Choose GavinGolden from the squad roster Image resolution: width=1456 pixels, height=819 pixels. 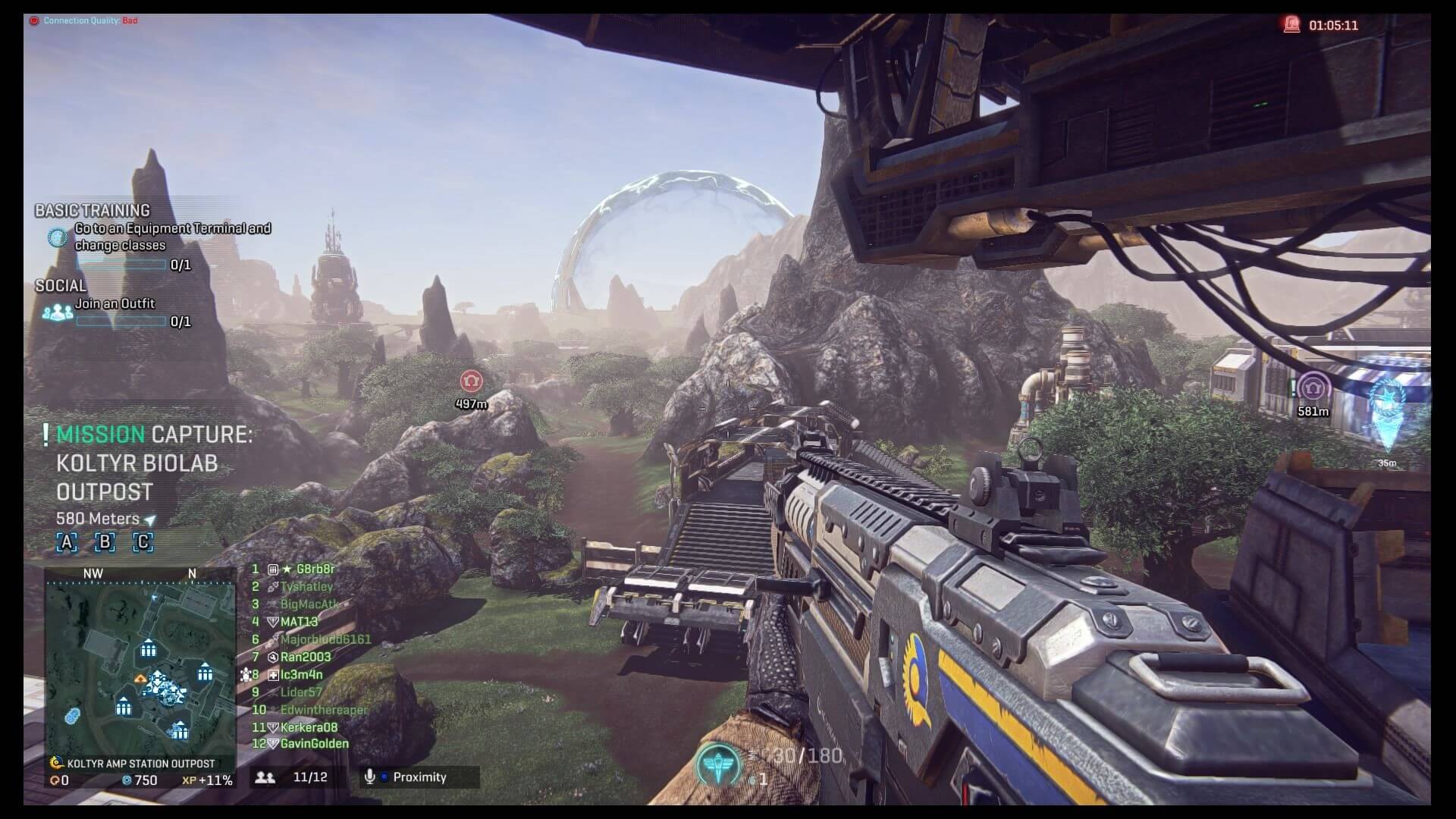tap(314, 744)
